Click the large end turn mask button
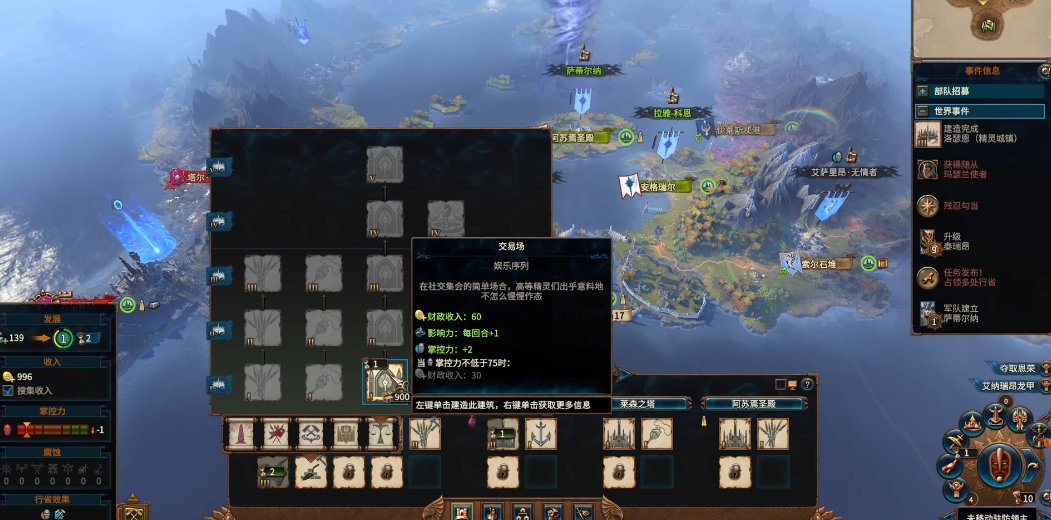 pyautogui.click(x=992, y=464)
